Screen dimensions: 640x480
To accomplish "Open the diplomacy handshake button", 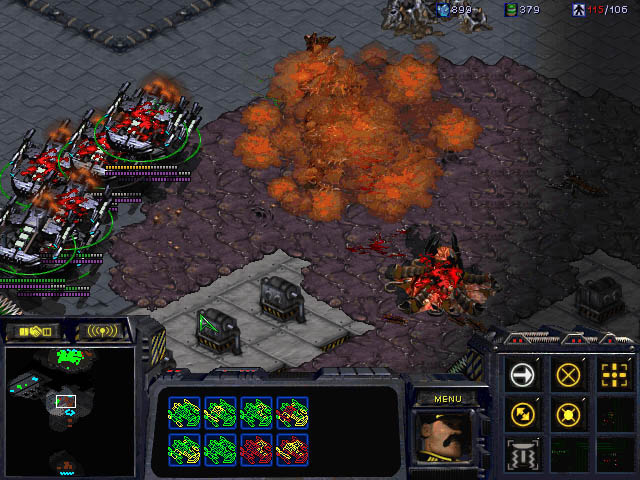I will point(31,331).
